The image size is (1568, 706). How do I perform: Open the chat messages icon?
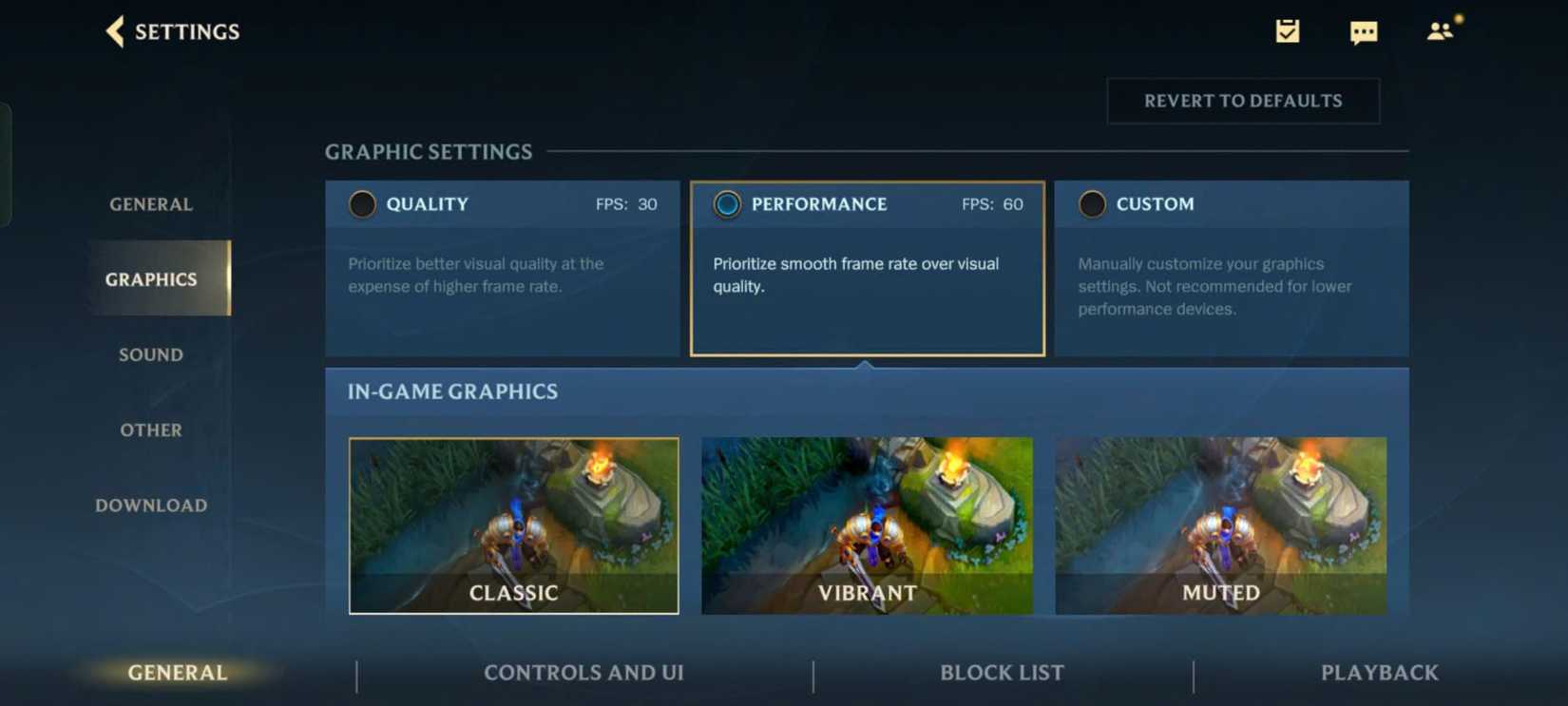[x=1364, y=31]
